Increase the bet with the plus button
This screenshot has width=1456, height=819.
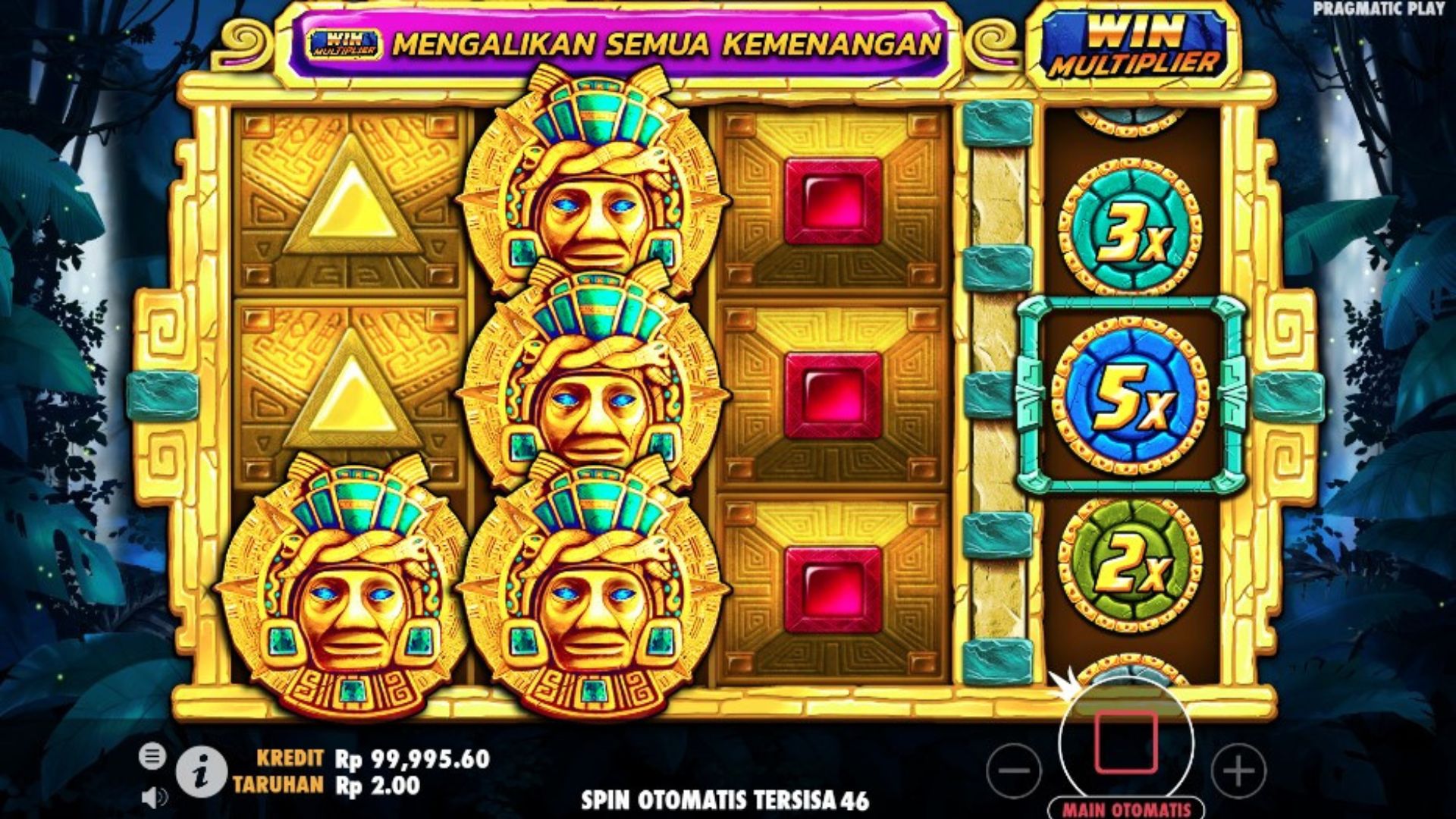click(x=1238, y=770)
